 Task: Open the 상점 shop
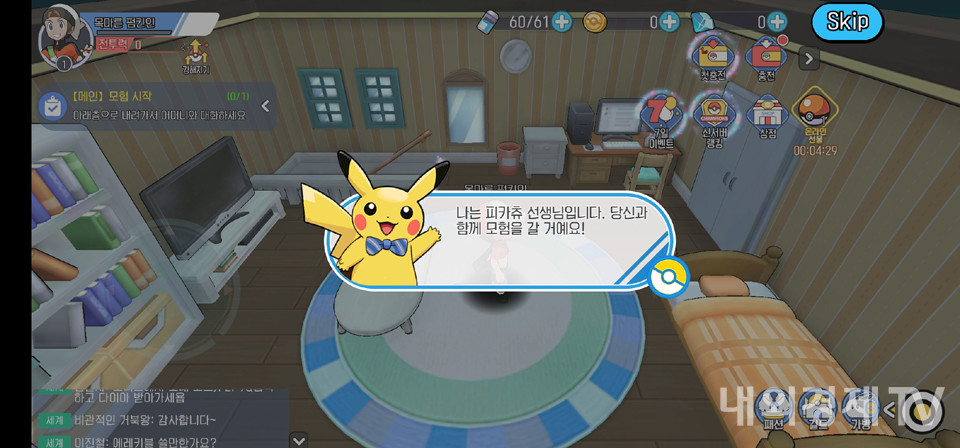(767, 117)
